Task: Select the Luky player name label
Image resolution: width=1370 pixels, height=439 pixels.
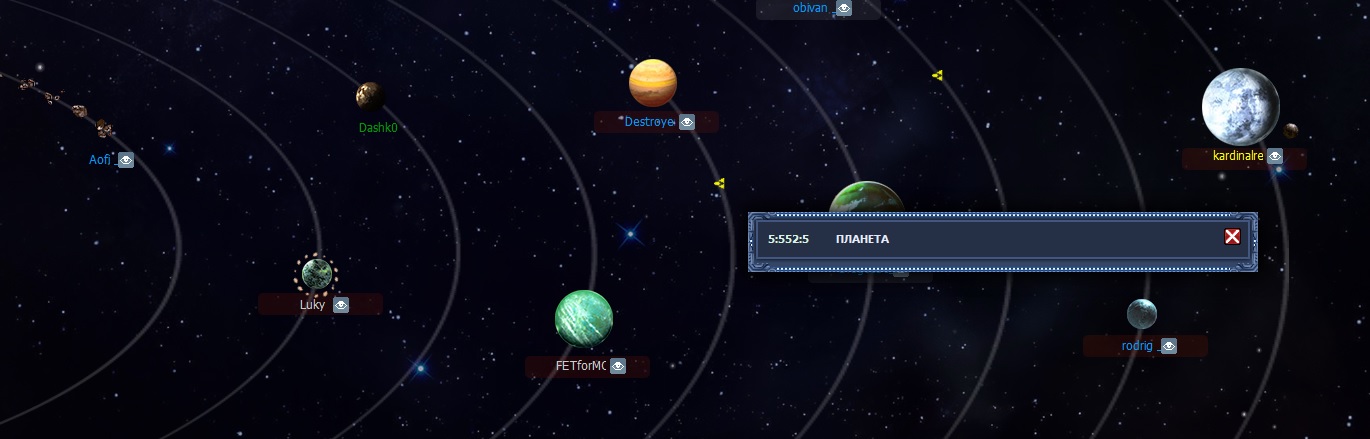Action: (x=312, y=306)
